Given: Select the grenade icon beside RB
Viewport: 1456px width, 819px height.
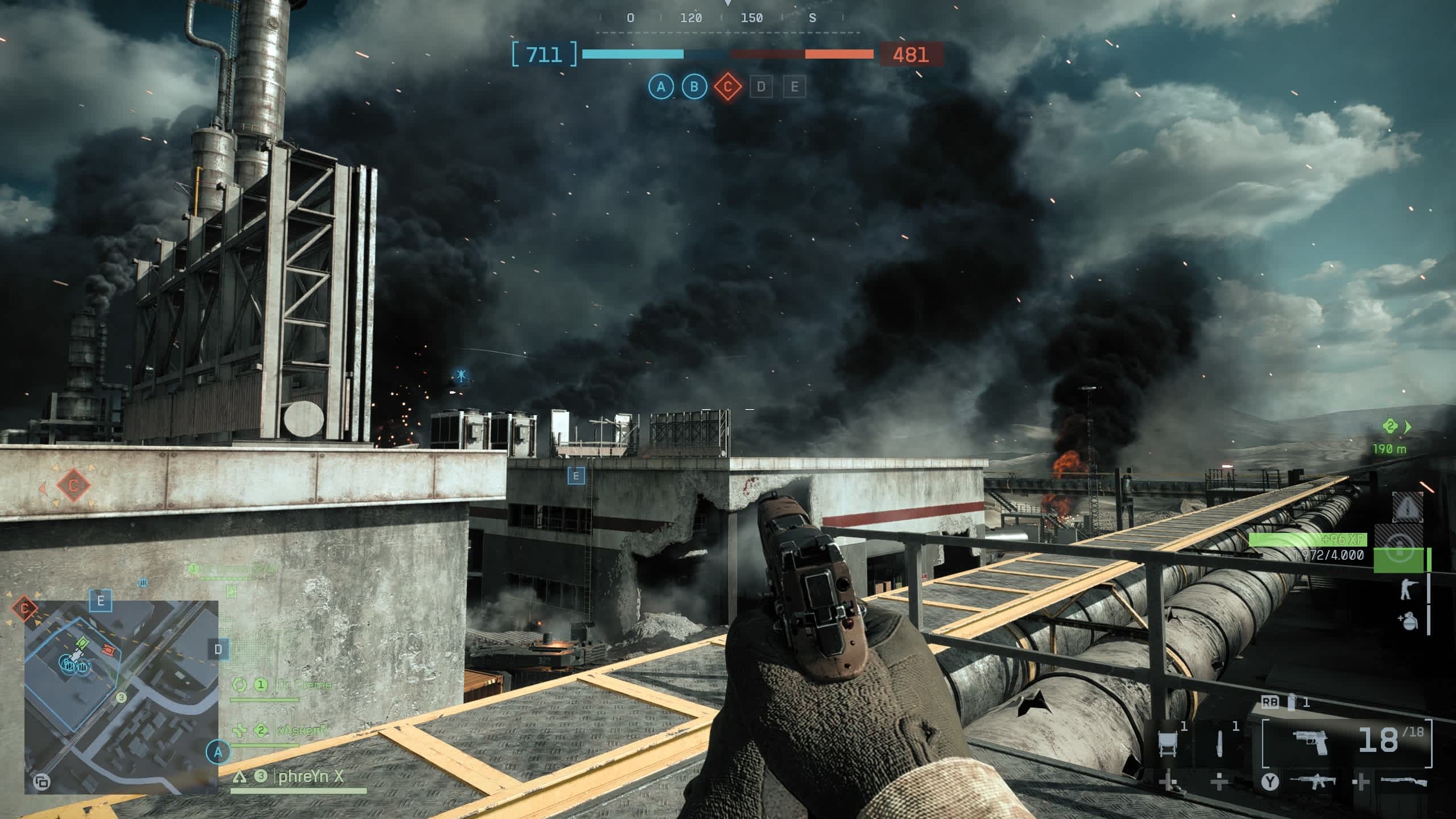Looking at the screenshot, I should (1292, 703).
